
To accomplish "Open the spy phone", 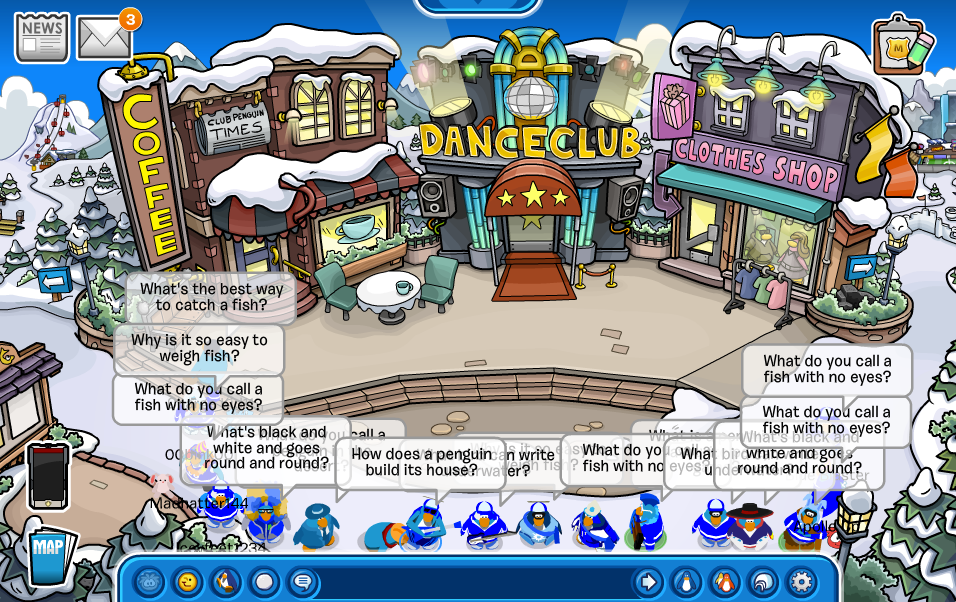I will [x=48, y=475].
